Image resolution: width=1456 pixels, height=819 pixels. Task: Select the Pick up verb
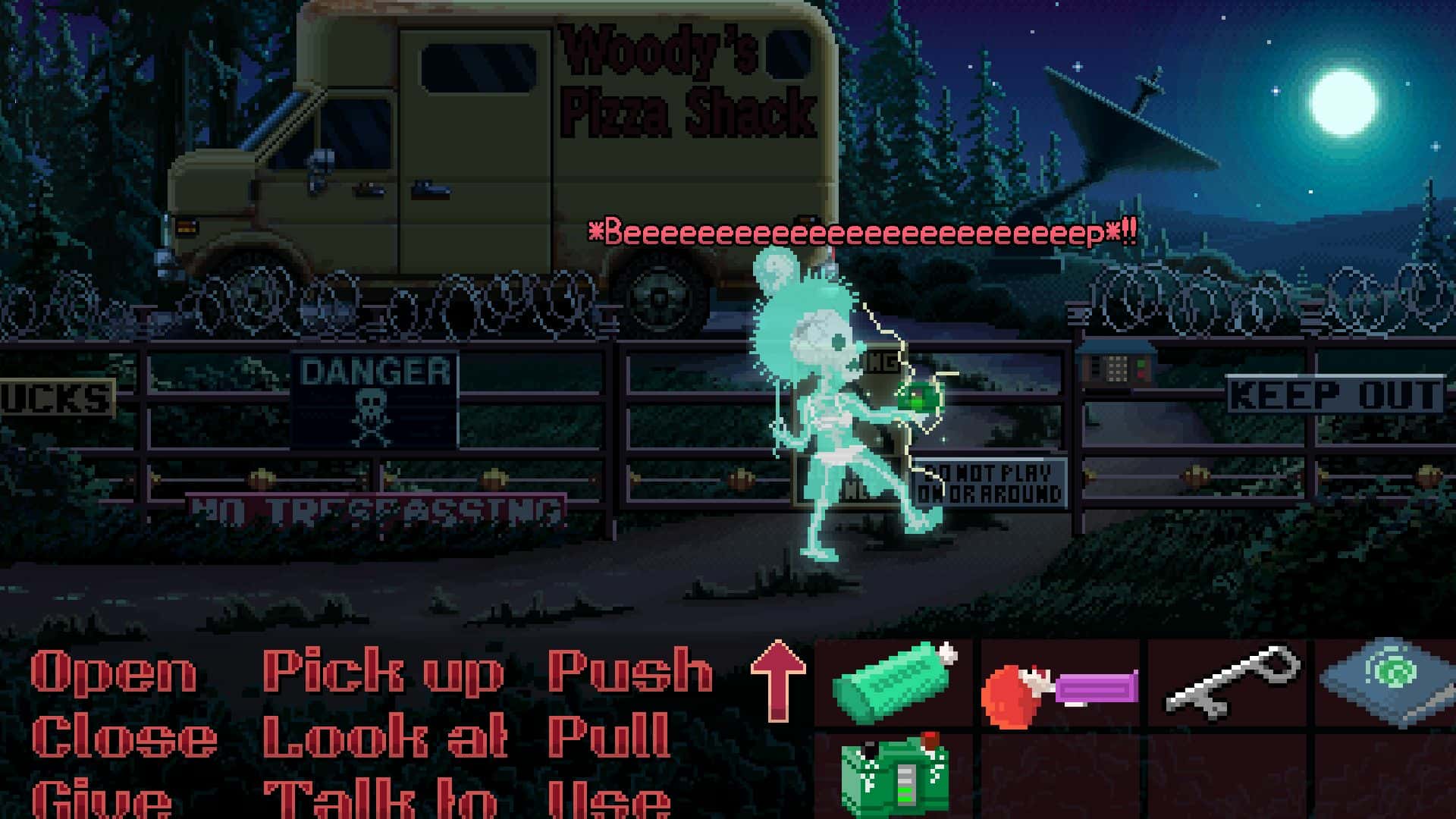(x=383, y=672)
